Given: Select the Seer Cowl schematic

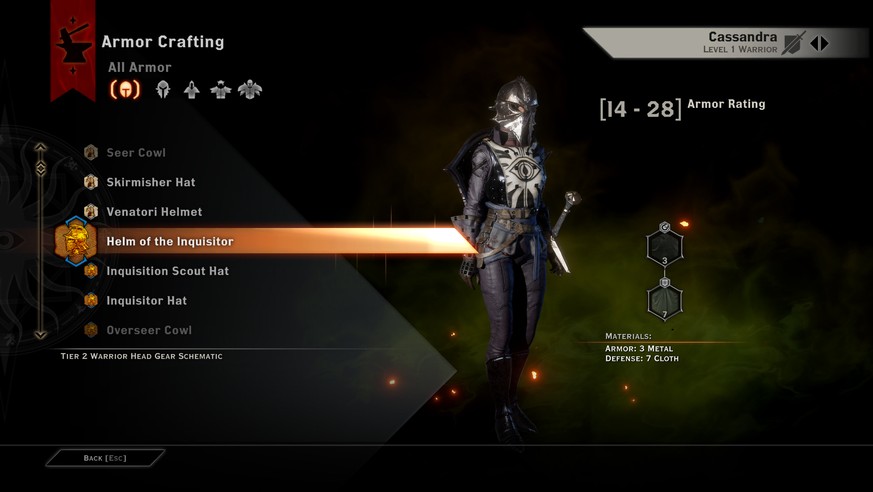Looking at the screenshot, I should click(136, 153).
